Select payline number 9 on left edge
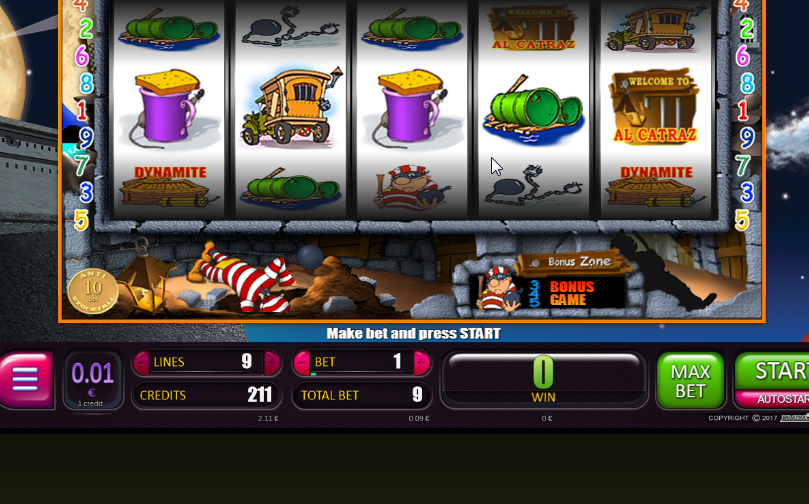The image size is (809, 504). [85, 137]
